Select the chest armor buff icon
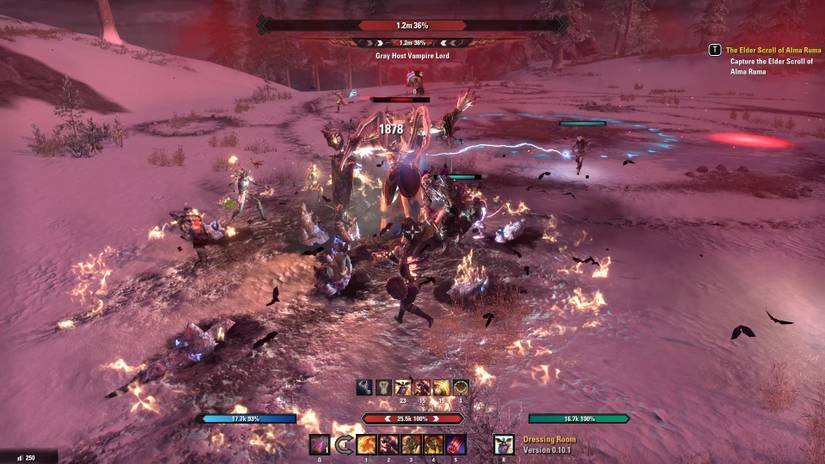The height and width of the screenshot is (464, 825). (385, 387)
